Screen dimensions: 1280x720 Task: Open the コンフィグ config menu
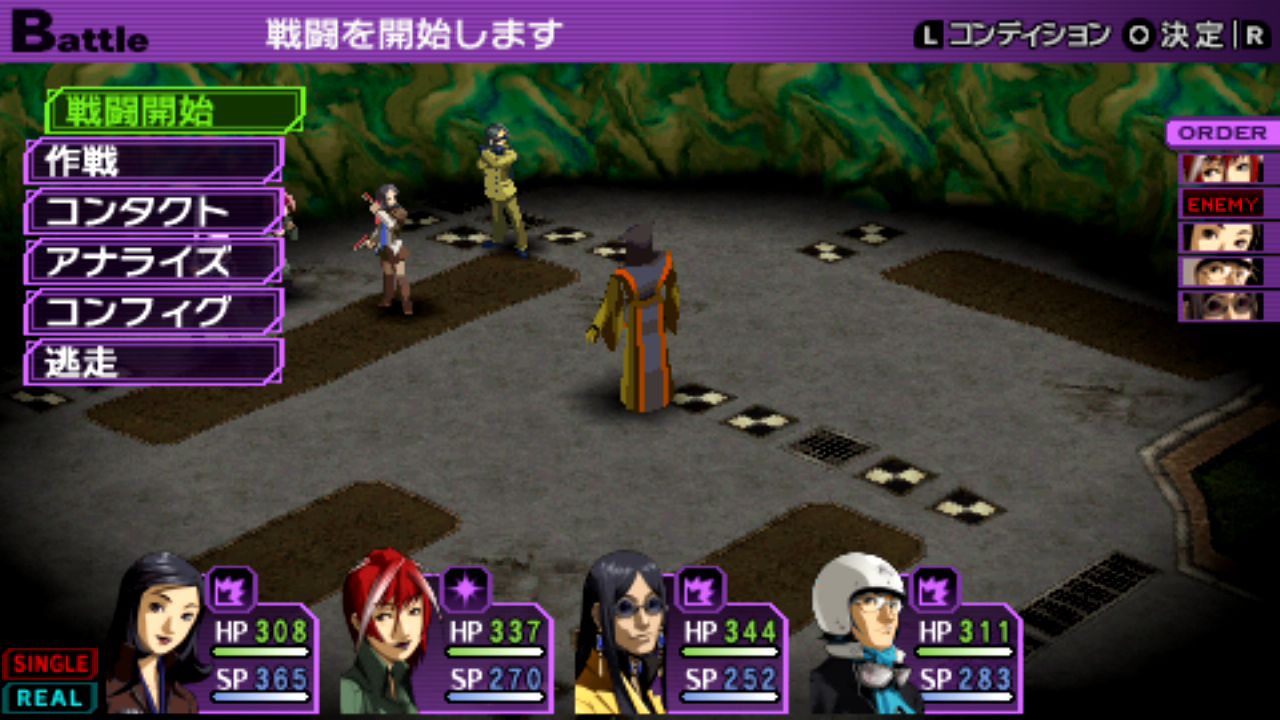click(154, 312)
